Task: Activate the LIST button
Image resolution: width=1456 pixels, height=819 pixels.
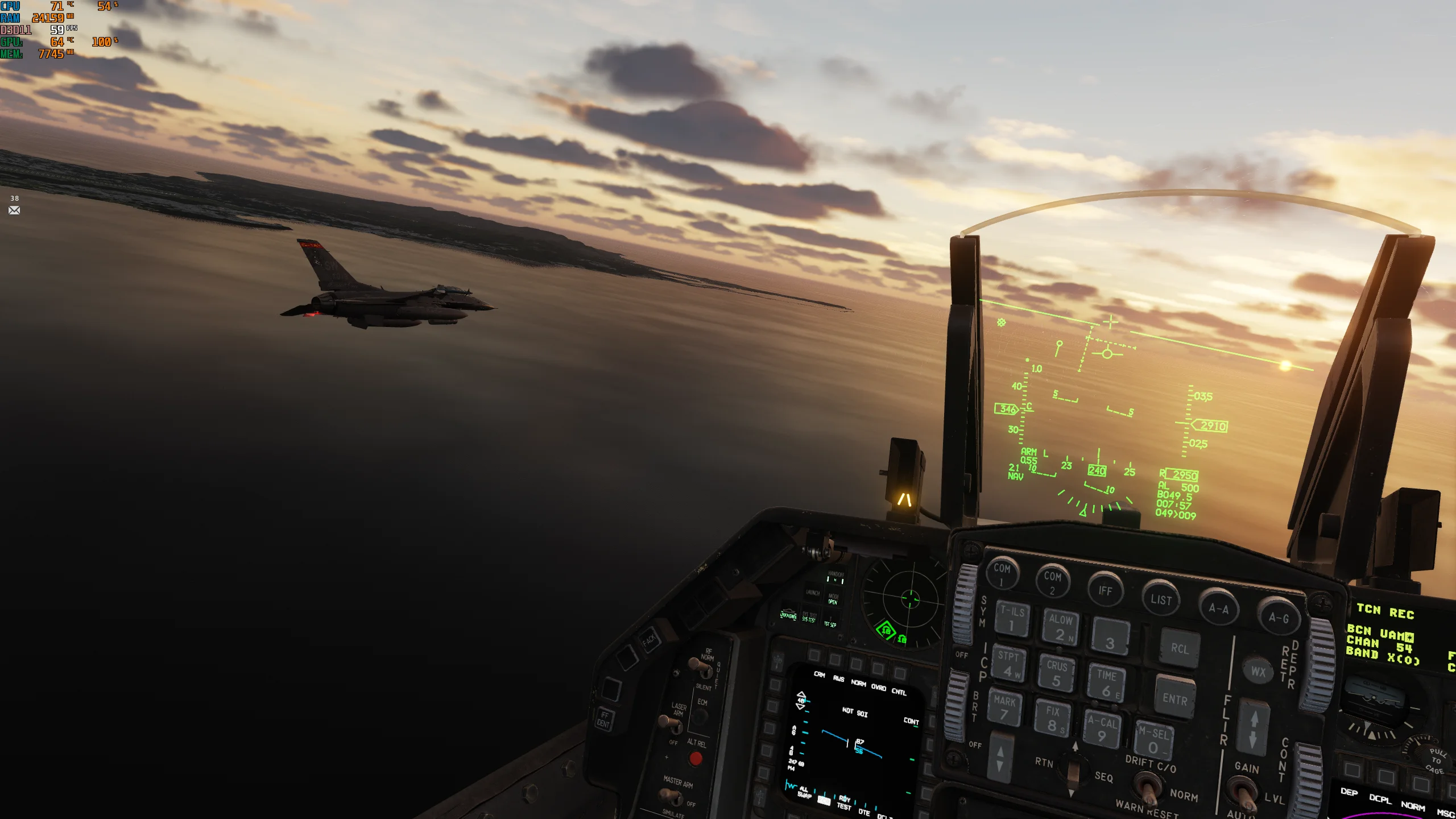Action: pyautogui.click(x=1161, y=599)
